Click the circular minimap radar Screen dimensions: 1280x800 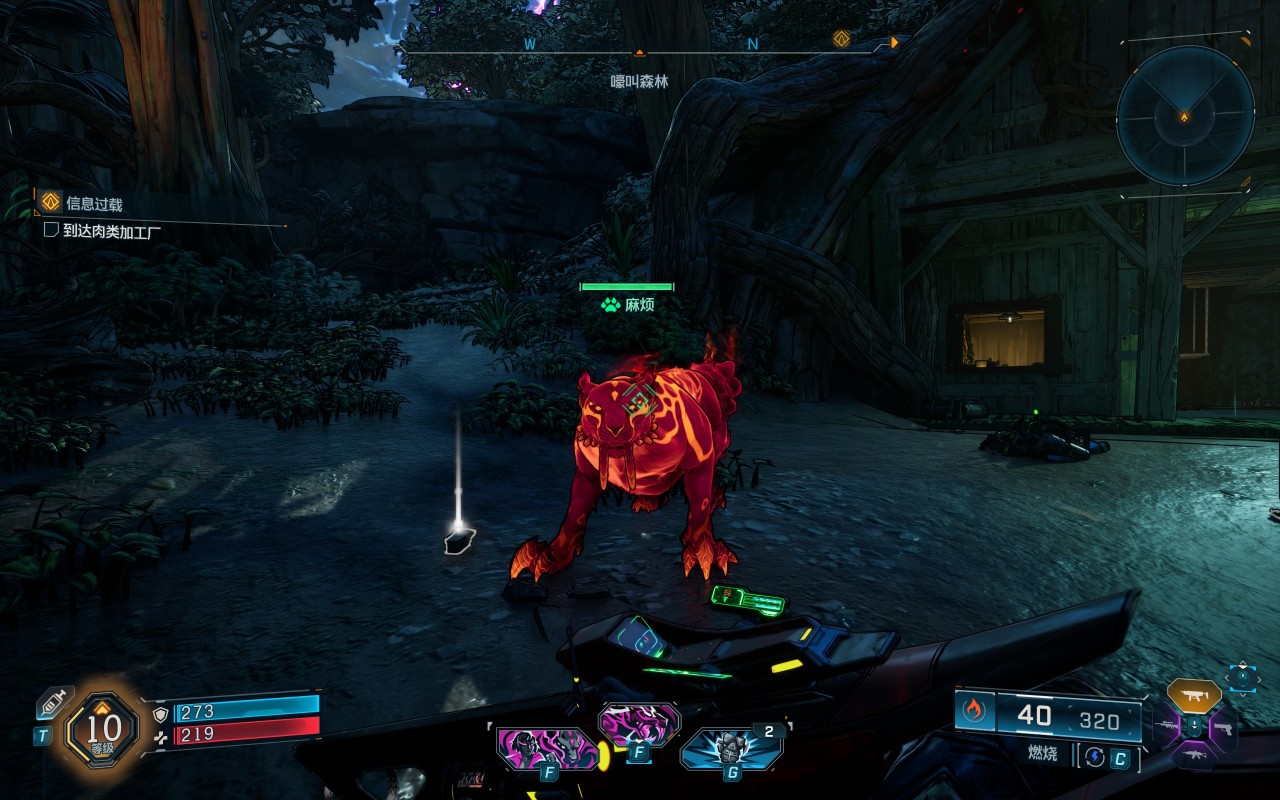(x=1185, y=116)
